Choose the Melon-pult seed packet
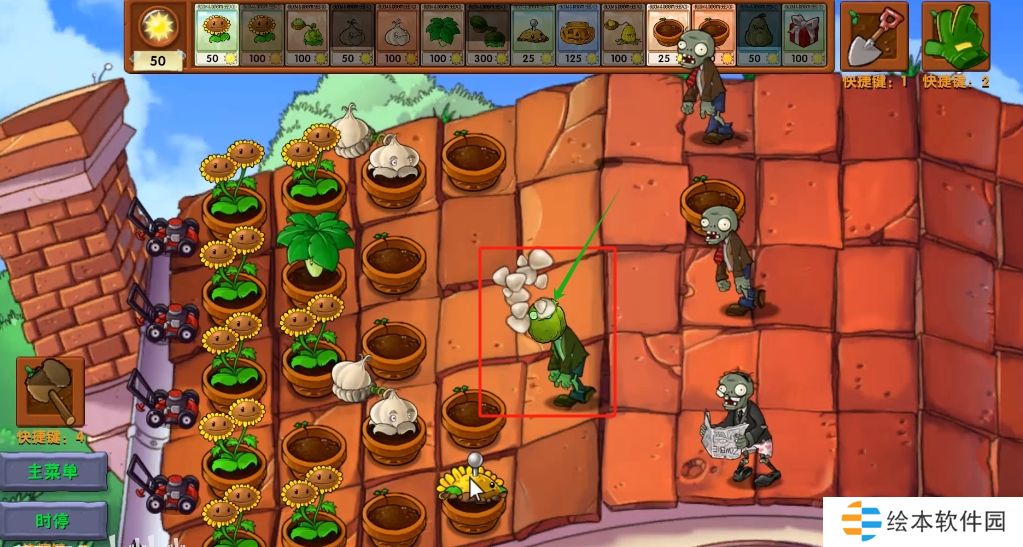This screenshot has width=1023, height=547. [486, 36]
